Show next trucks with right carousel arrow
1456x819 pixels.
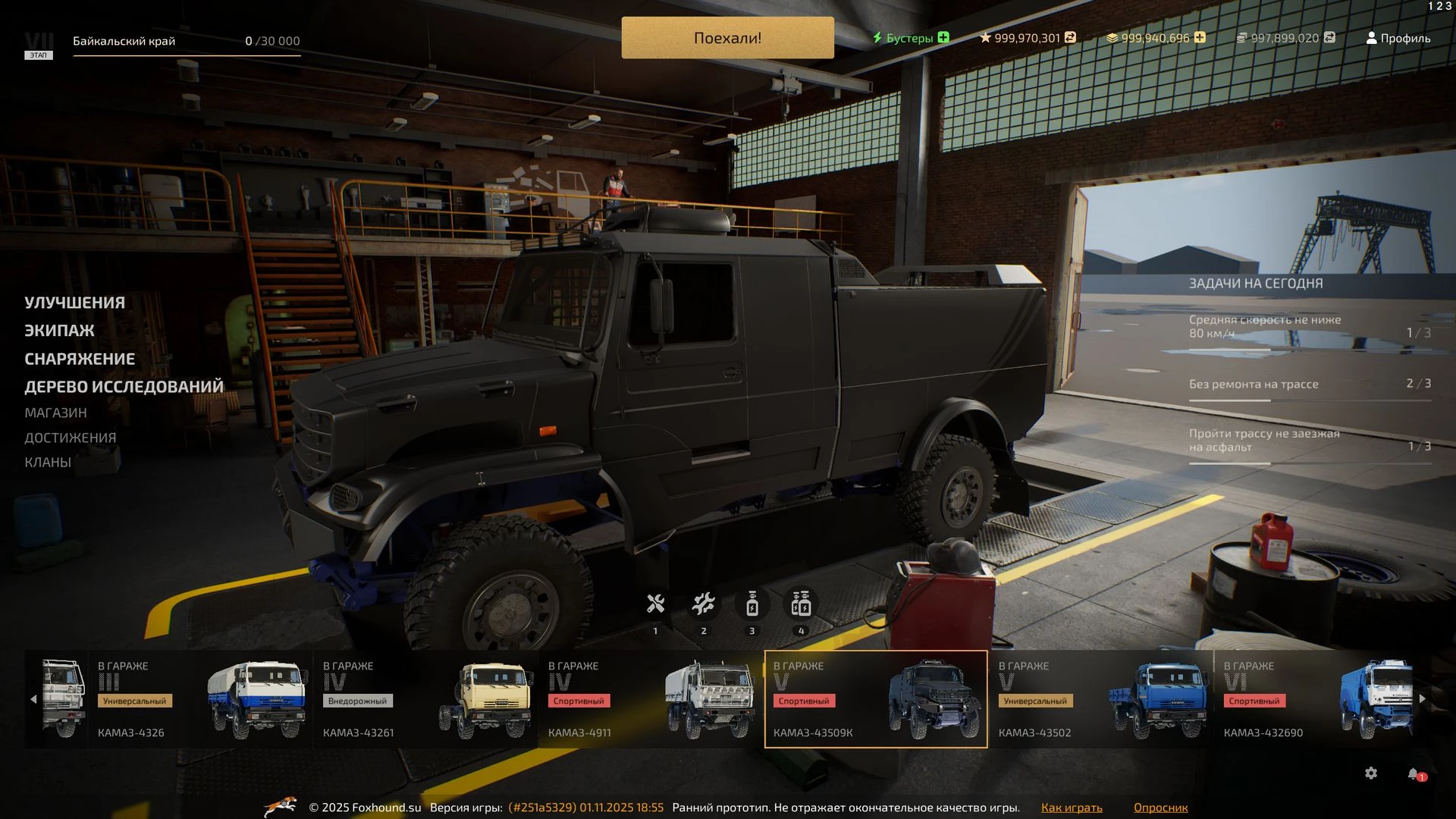tap(1423, 699)
